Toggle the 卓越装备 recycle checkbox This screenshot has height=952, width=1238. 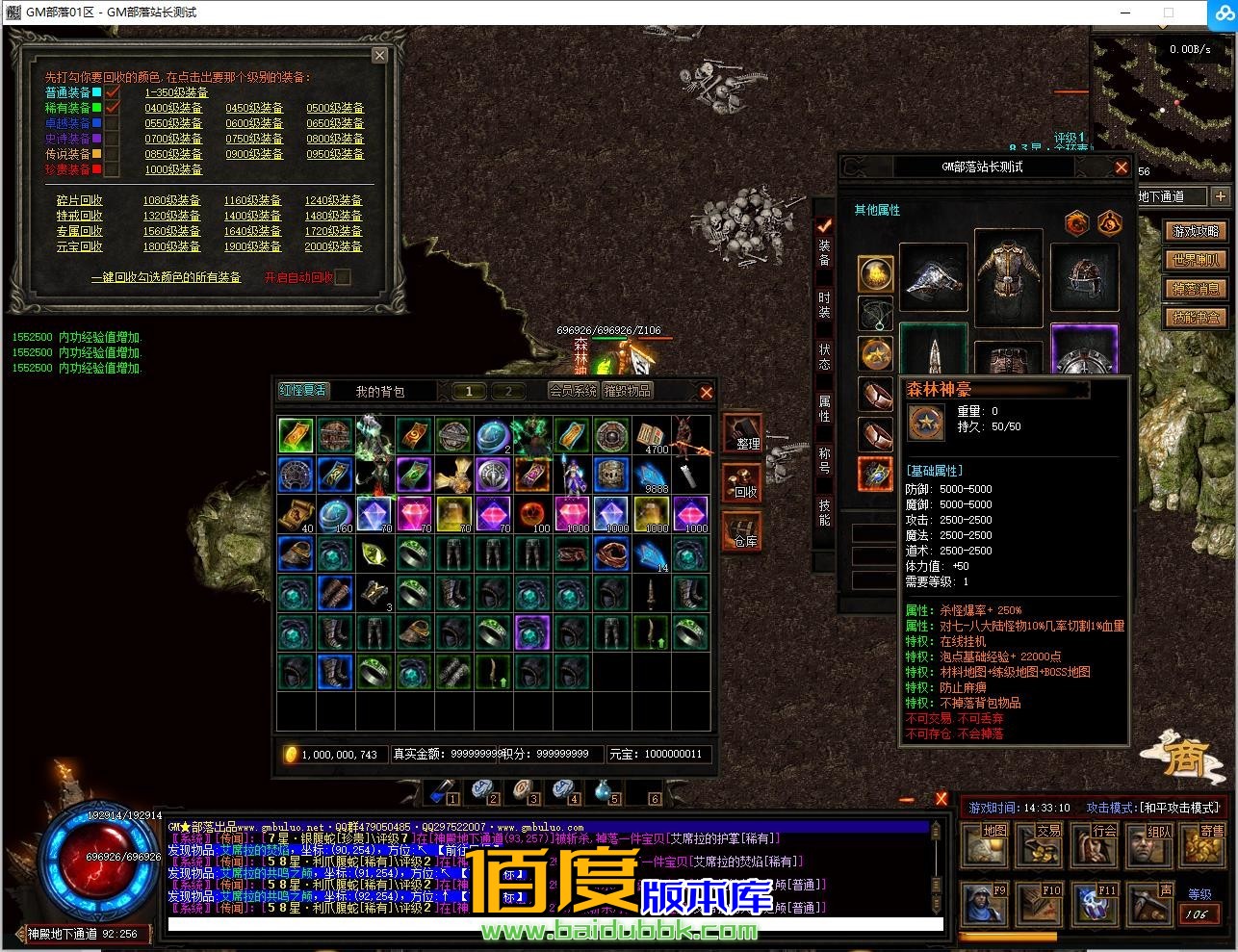pos(112,123)
